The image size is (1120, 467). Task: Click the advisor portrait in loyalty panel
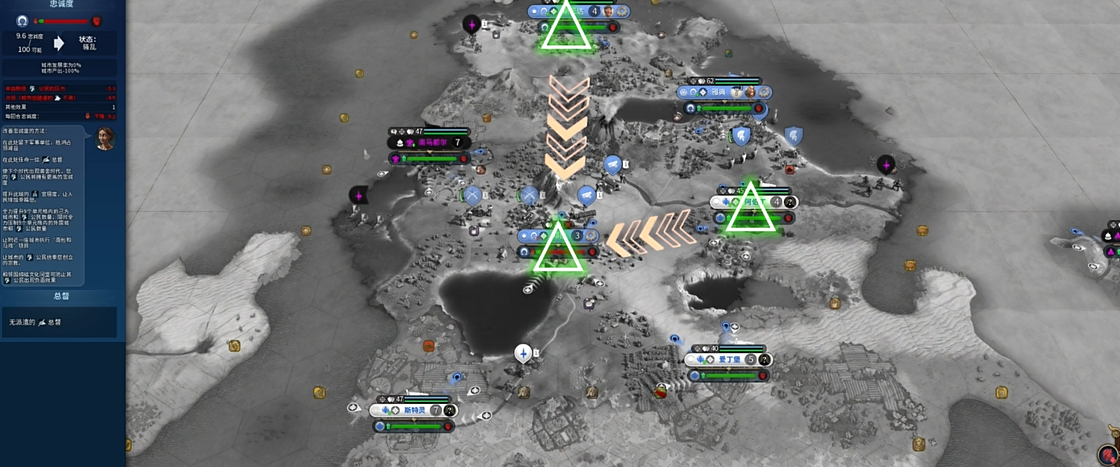105,137
